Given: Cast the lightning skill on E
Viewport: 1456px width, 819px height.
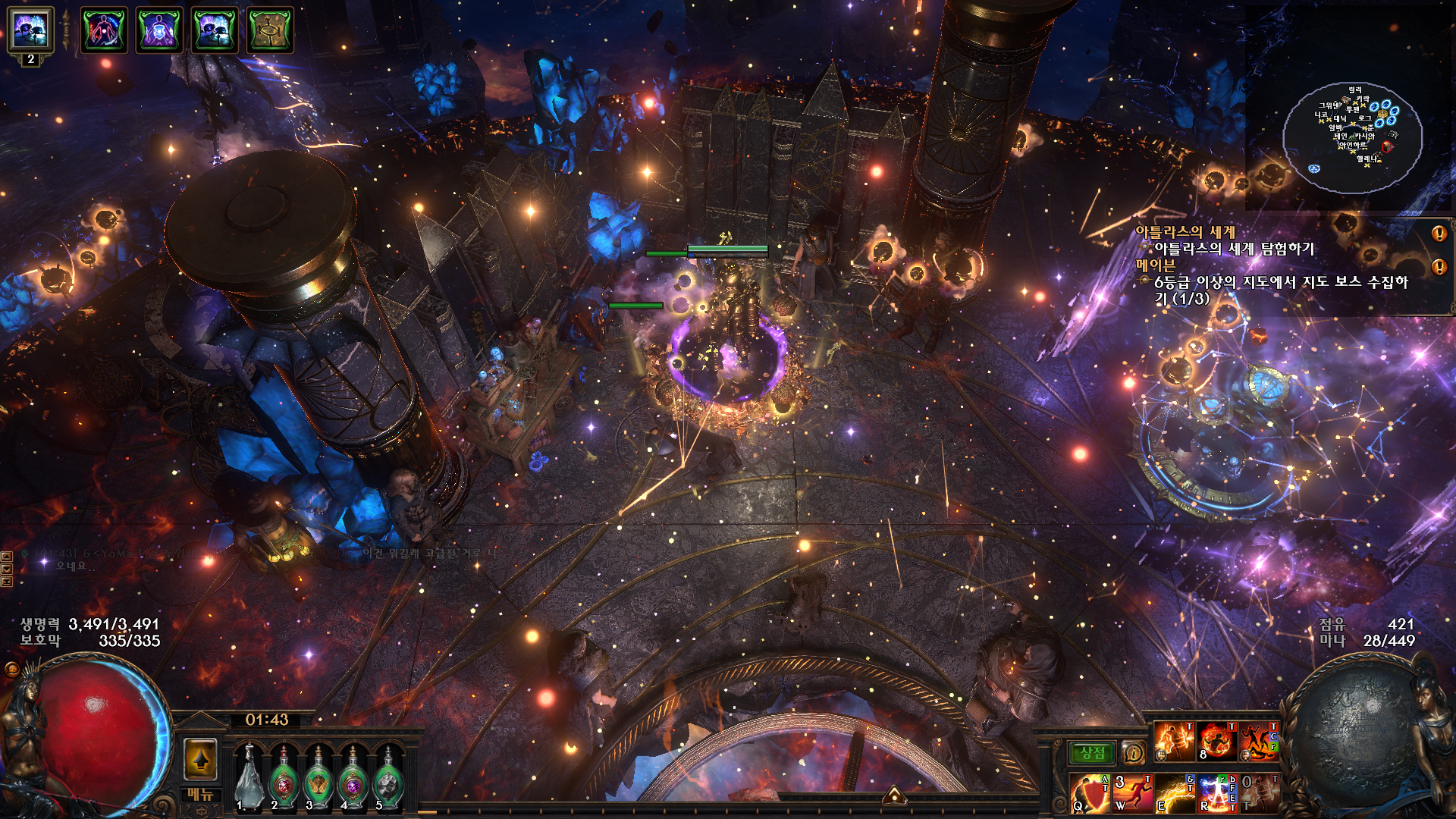Looking at the screenshot, I should coord(1175,793).
